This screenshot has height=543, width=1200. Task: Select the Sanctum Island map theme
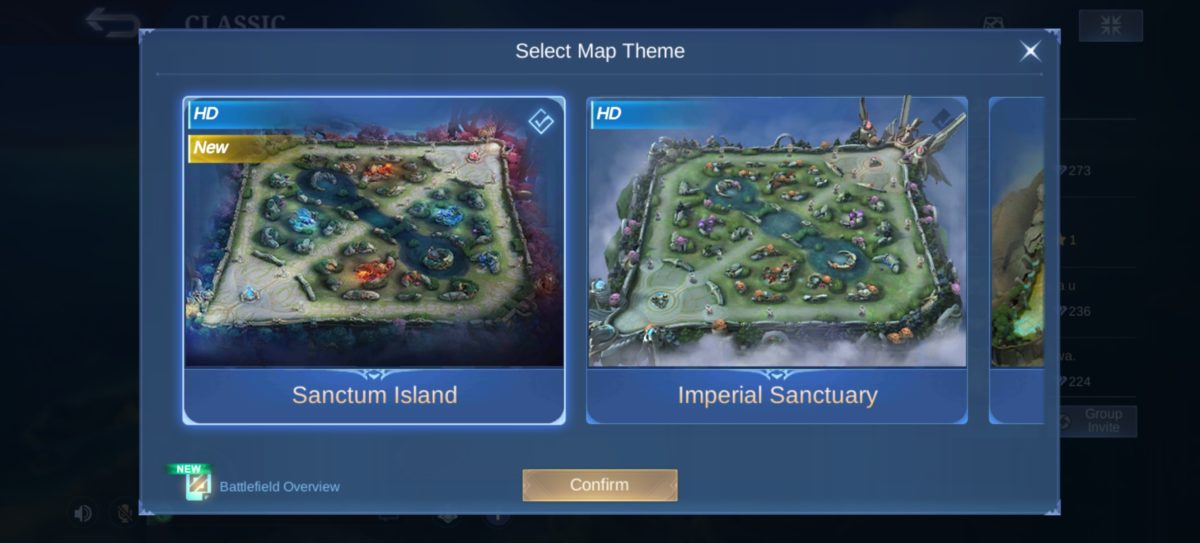[x=374, y=260]
